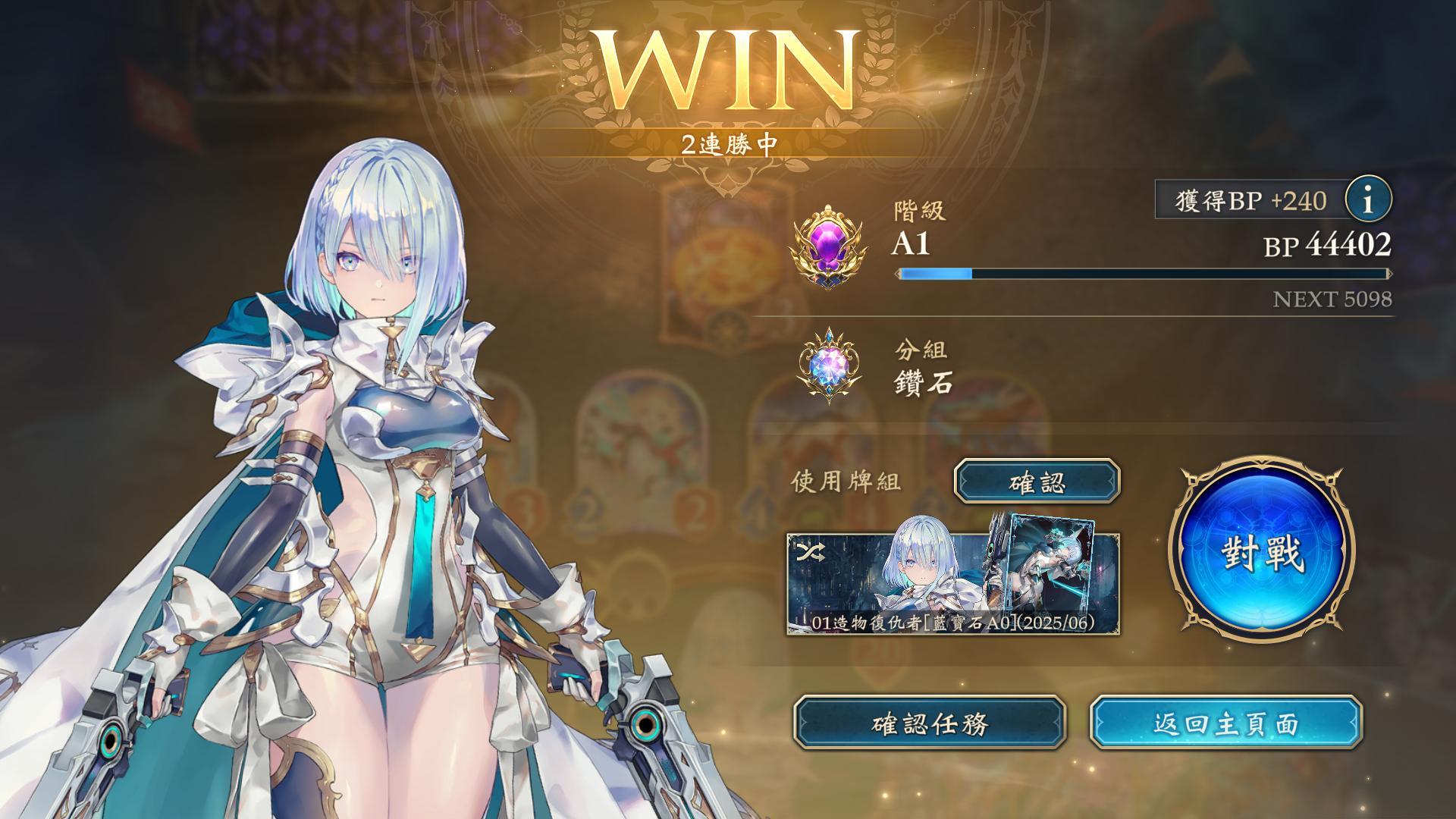Click the golden laurel WIN crest
This screenshot has width=1456, height=819.
coord(728,64)
